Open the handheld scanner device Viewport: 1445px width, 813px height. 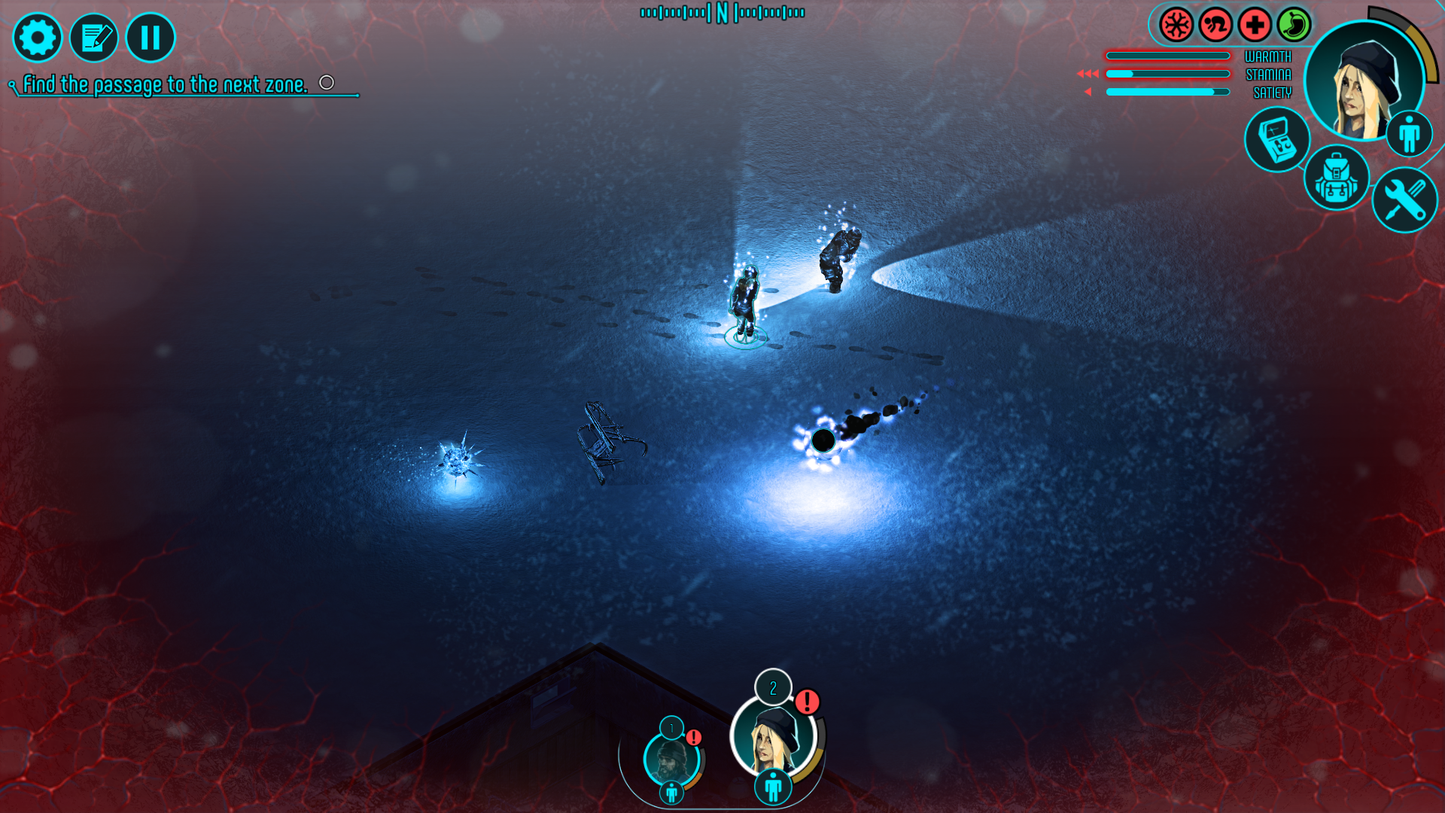tap(1277, 140)
